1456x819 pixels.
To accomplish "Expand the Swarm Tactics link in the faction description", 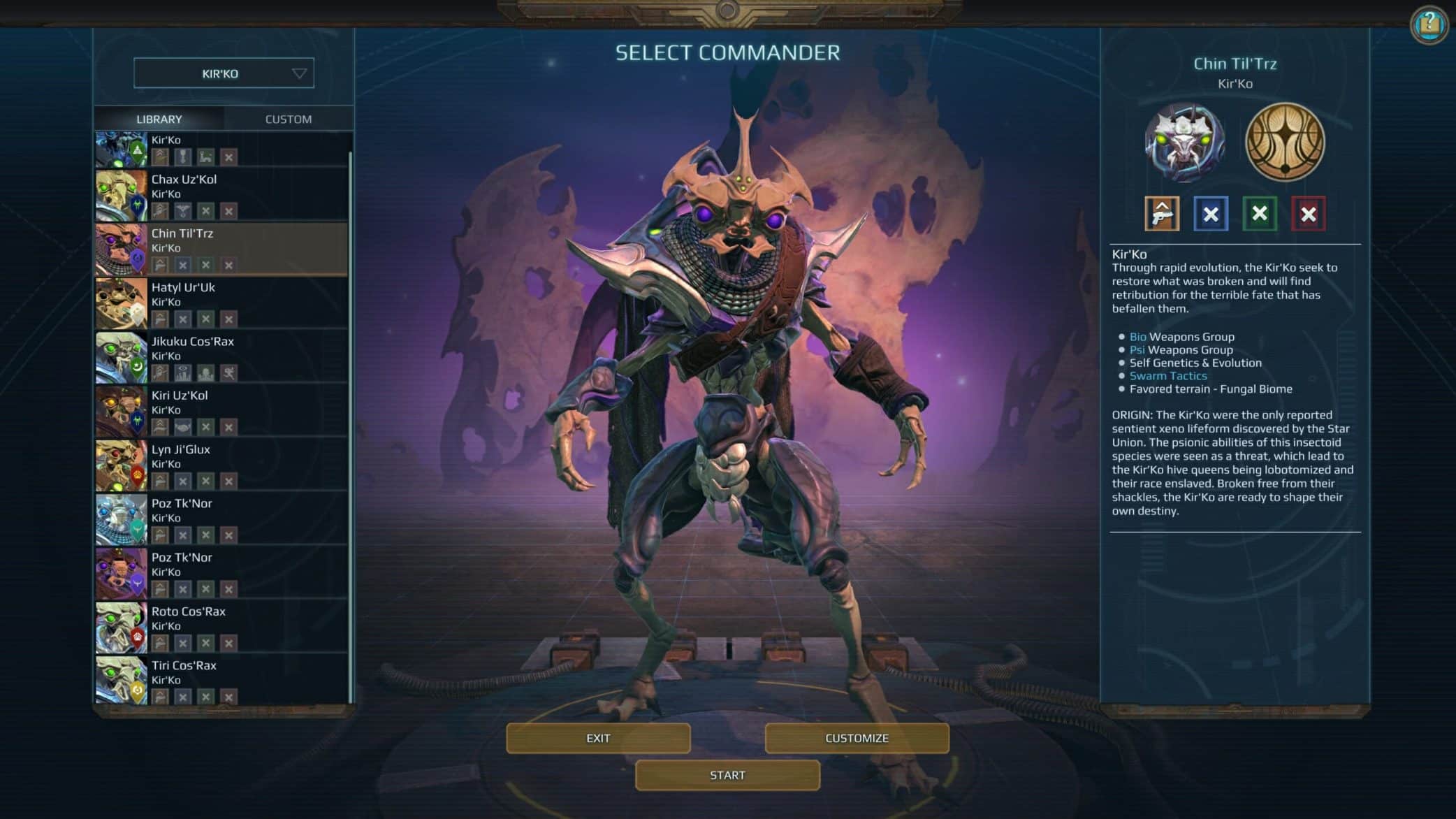I will 1168,375.
